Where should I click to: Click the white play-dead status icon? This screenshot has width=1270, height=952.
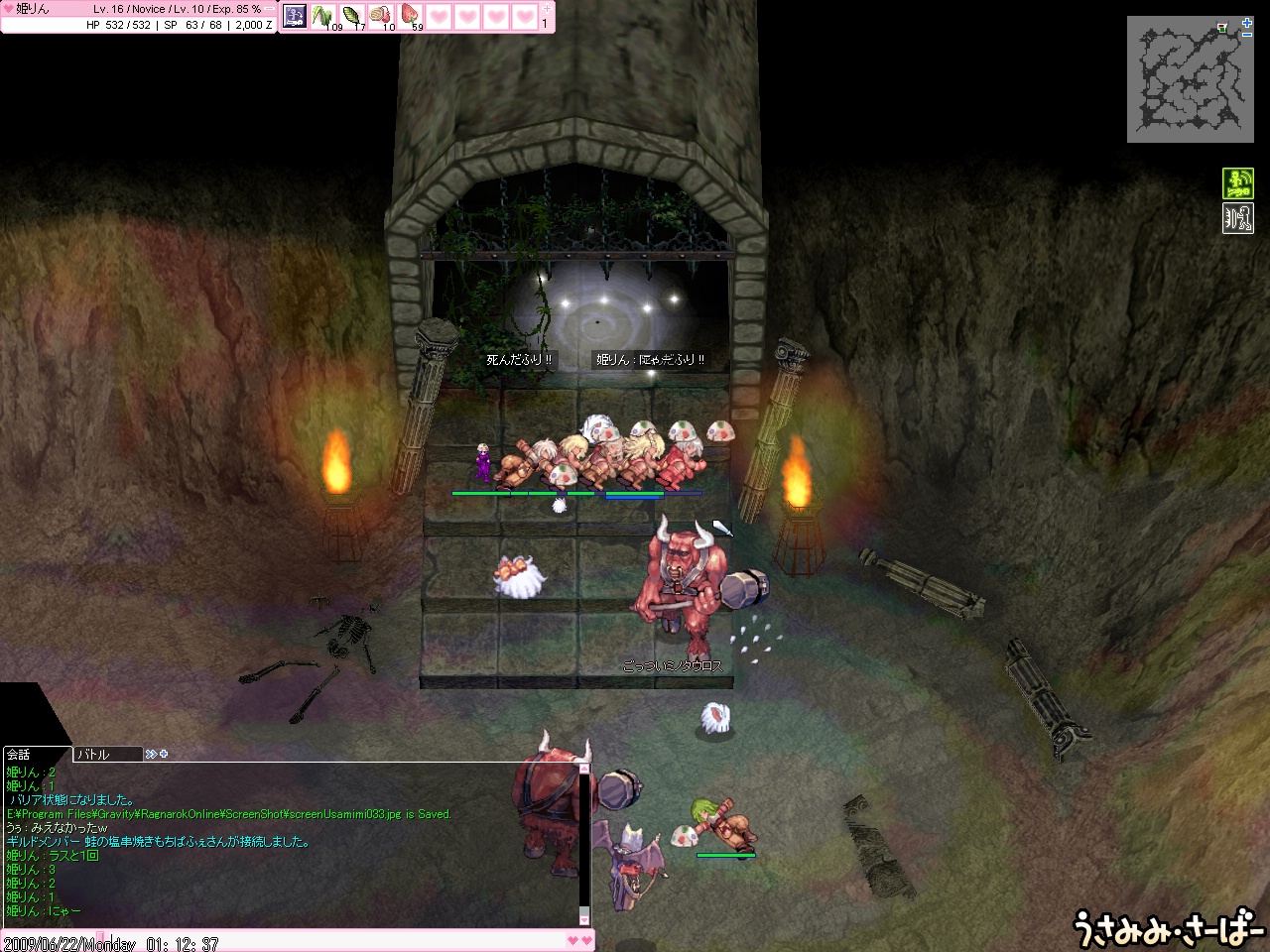coord(1237,218)
